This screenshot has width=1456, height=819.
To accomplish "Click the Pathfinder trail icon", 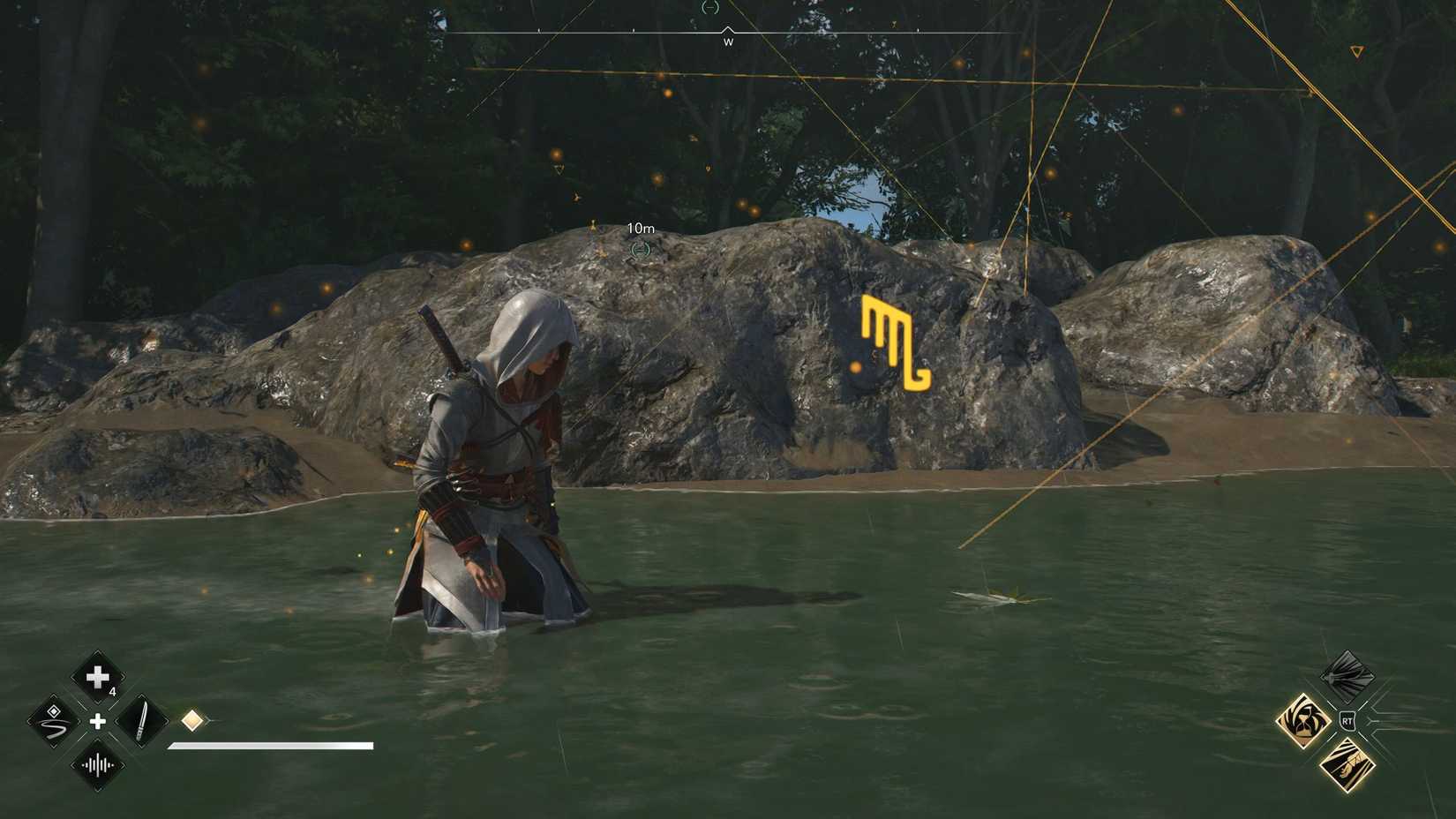I will click(x=52, y=723).
